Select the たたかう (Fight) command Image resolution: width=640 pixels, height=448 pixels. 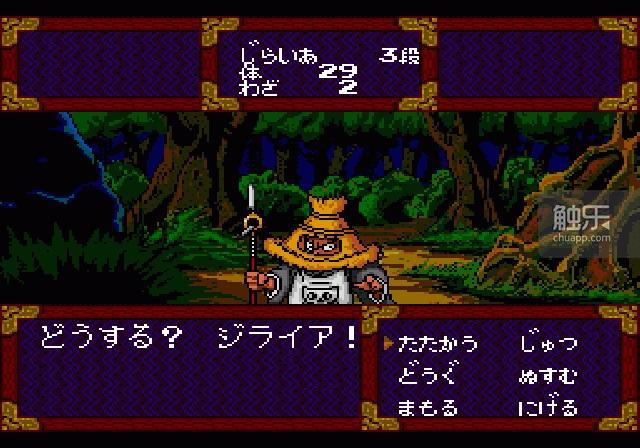[x=438, y=344]
